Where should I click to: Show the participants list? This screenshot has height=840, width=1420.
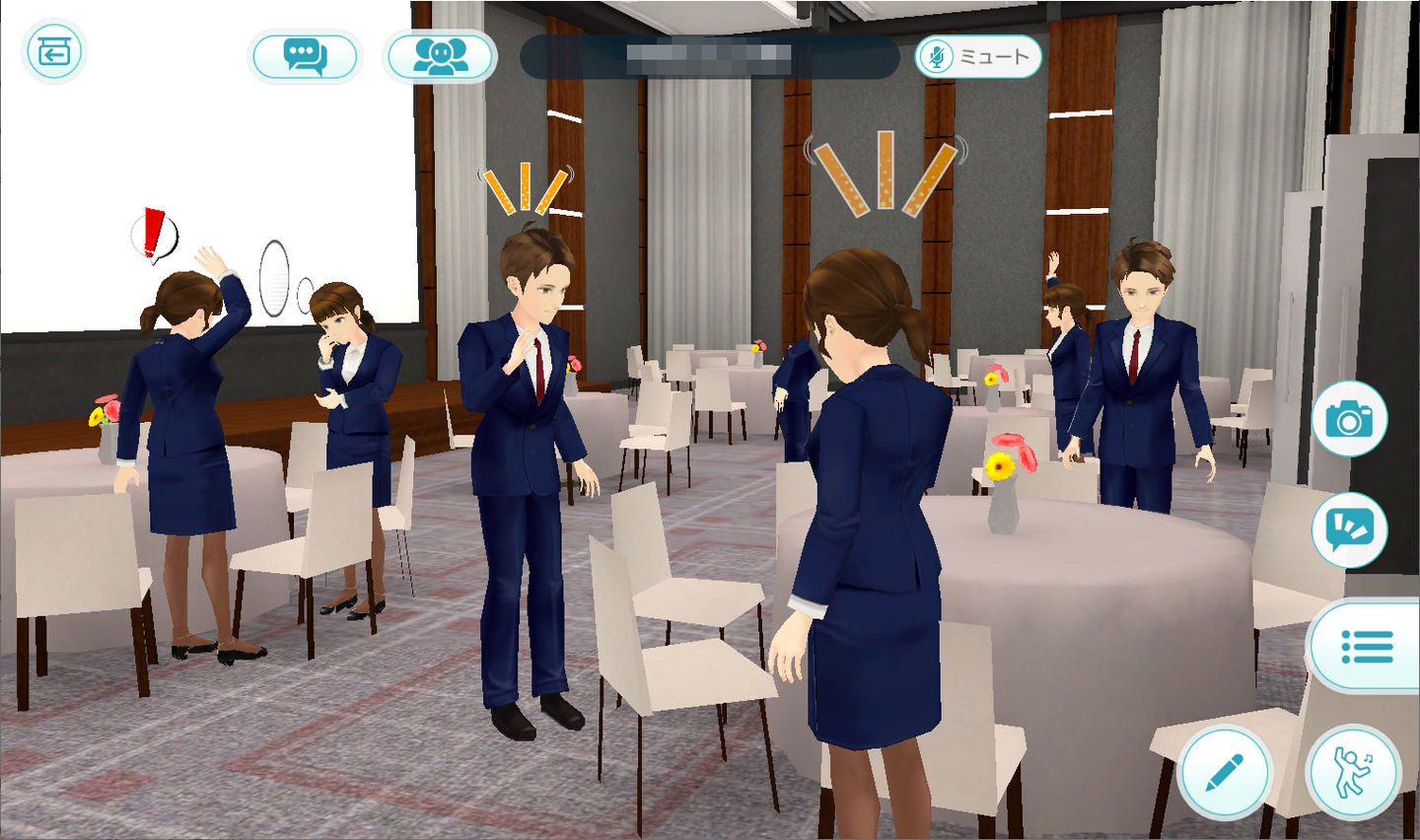click(x=441, y=56)
